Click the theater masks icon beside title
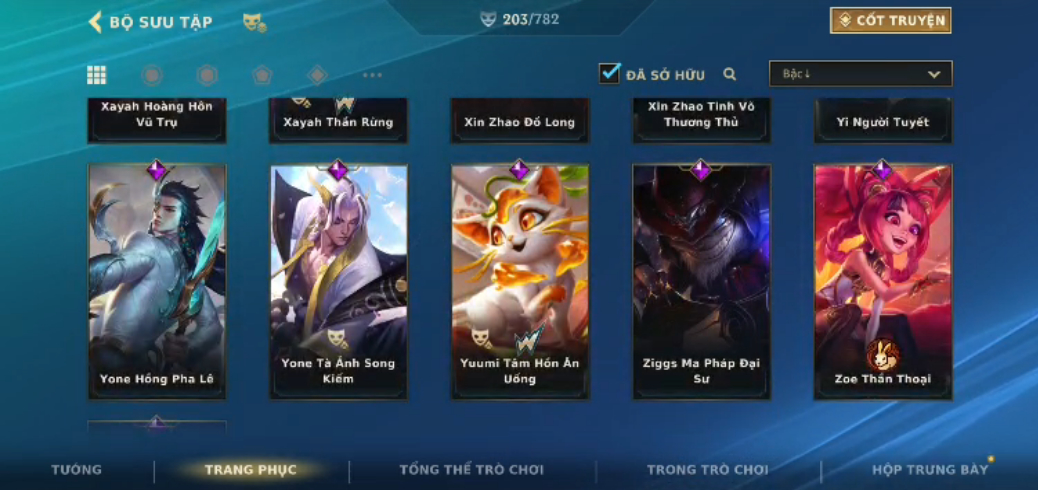 (x=254, y=22)
